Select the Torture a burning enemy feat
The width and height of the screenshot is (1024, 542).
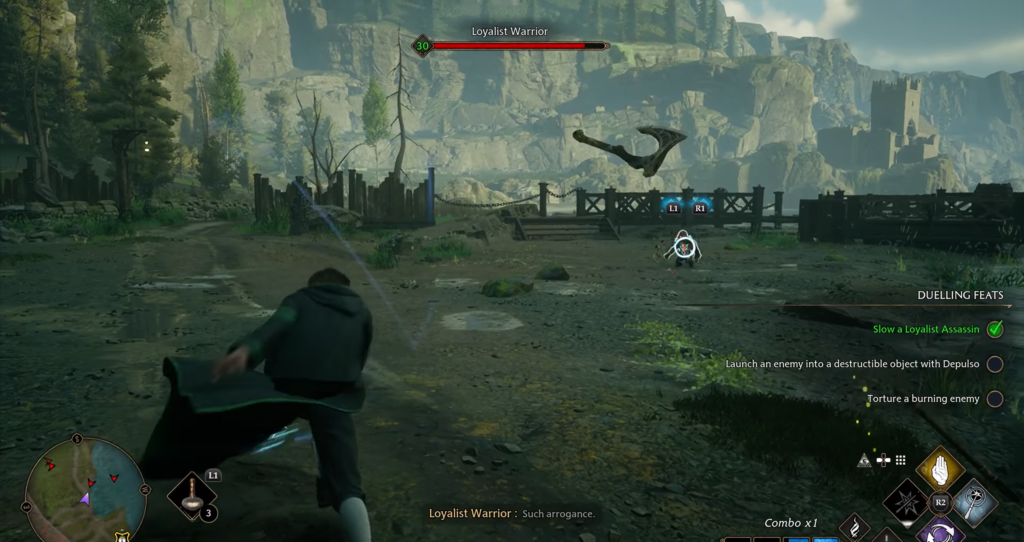click(x=923, y=399)
